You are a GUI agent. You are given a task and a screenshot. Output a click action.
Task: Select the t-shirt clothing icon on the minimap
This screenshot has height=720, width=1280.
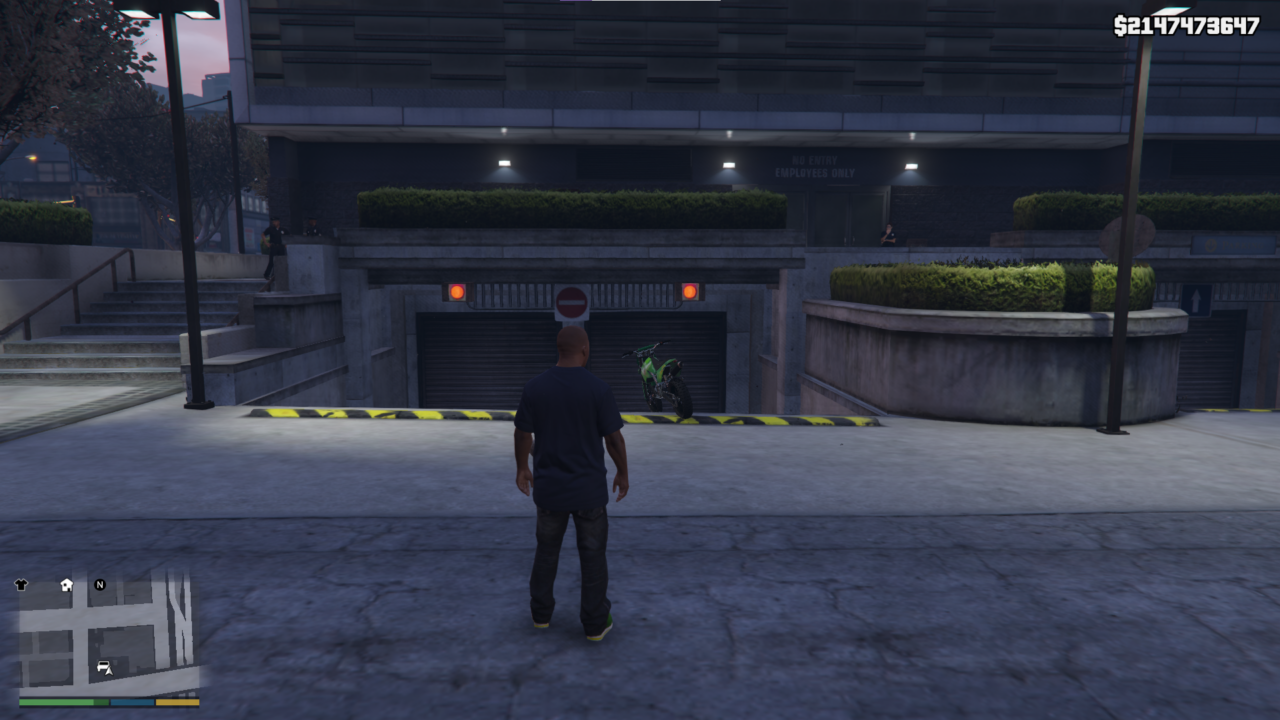[x=21, y=584]
